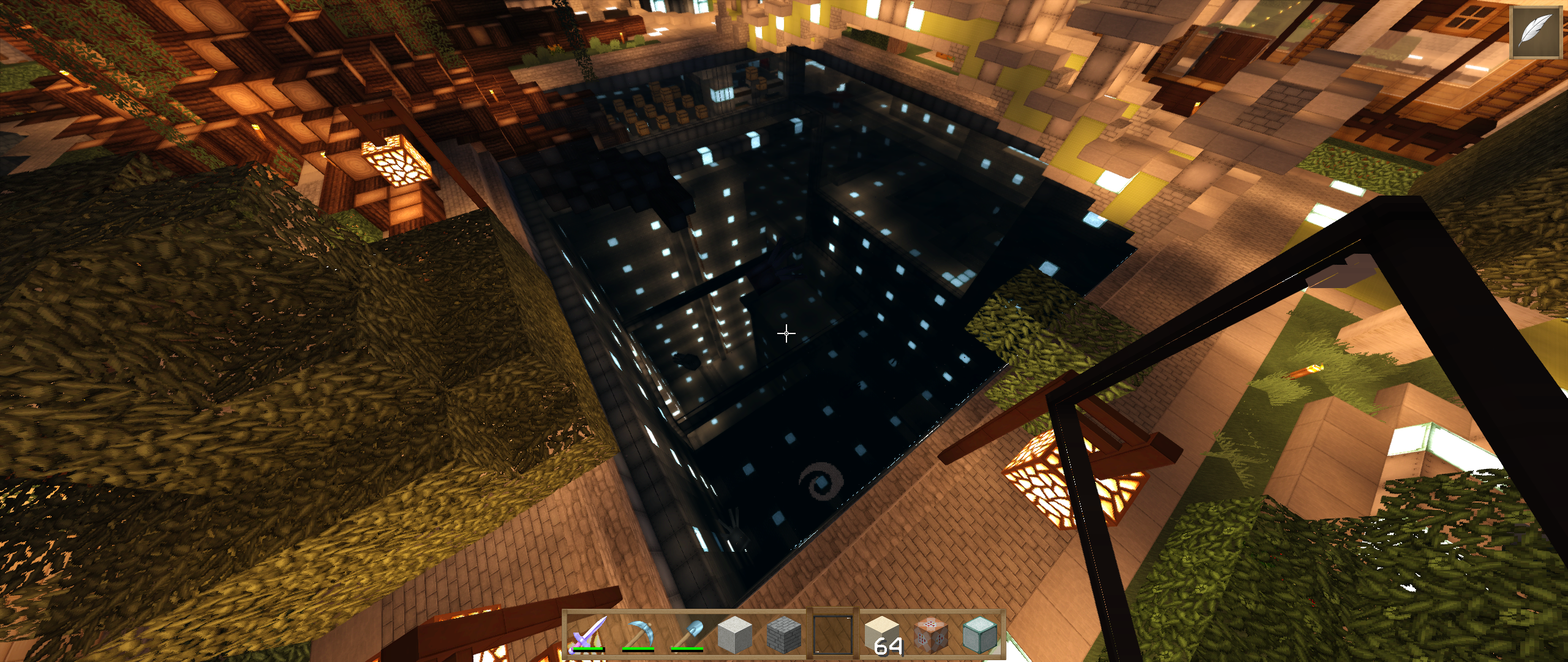Select the purple sword hotbar slot
The width and height of the screenshot is (1568, 662).
point(588,634)
